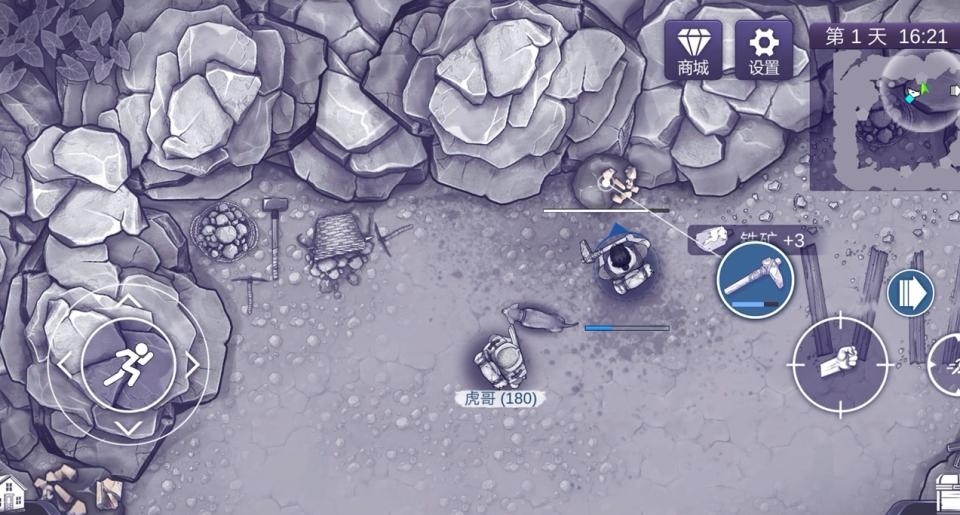The image size is (960, 515).
Task: Open the 商城 diamond shop
Action: (693, 50)
